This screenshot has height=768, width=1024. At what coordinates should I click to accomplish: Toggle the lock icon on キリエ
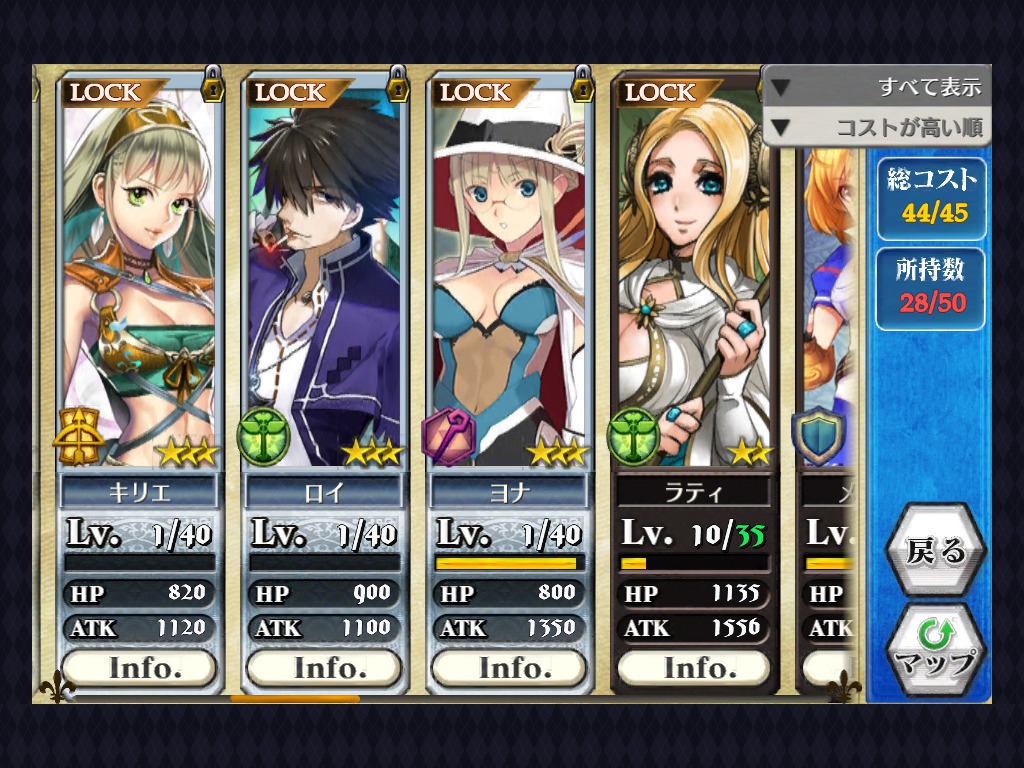pyautogui.click(x=212, y=84)
